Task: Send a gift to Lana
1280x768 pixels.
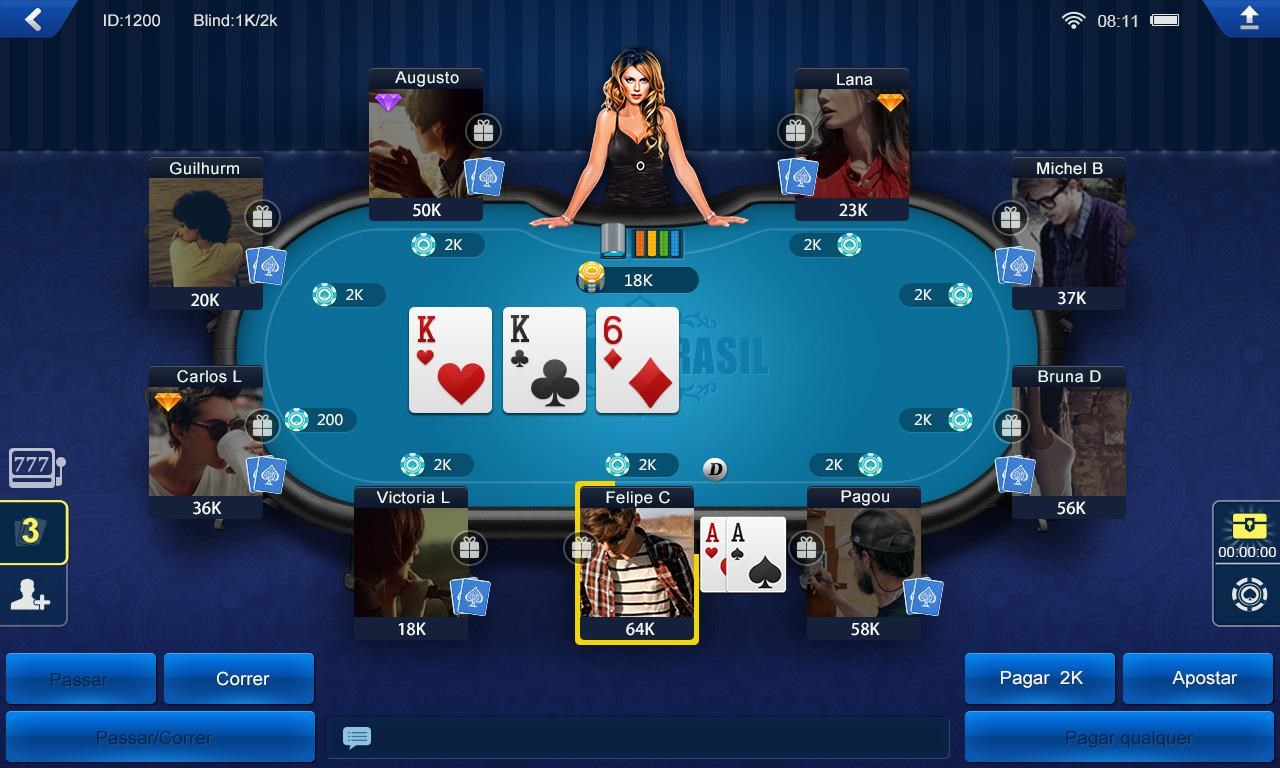Action: [795, 130]
